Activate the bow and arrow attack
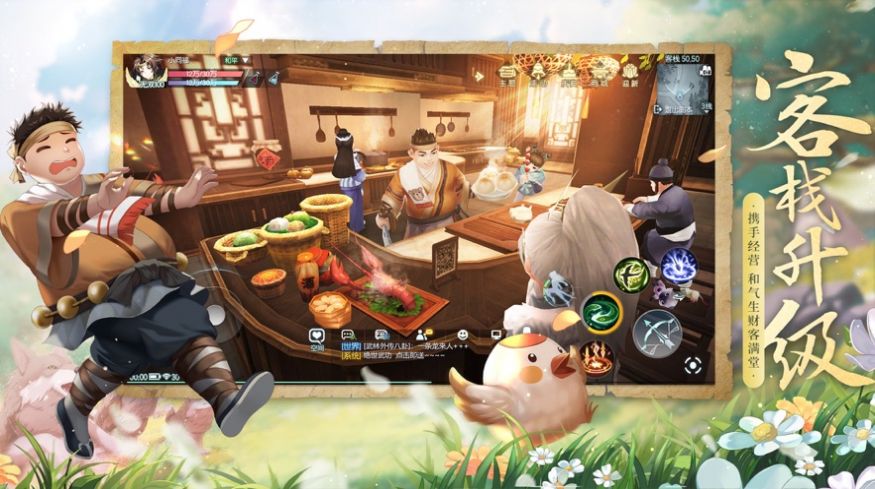The image size is (875, 489). click(656, 332)
